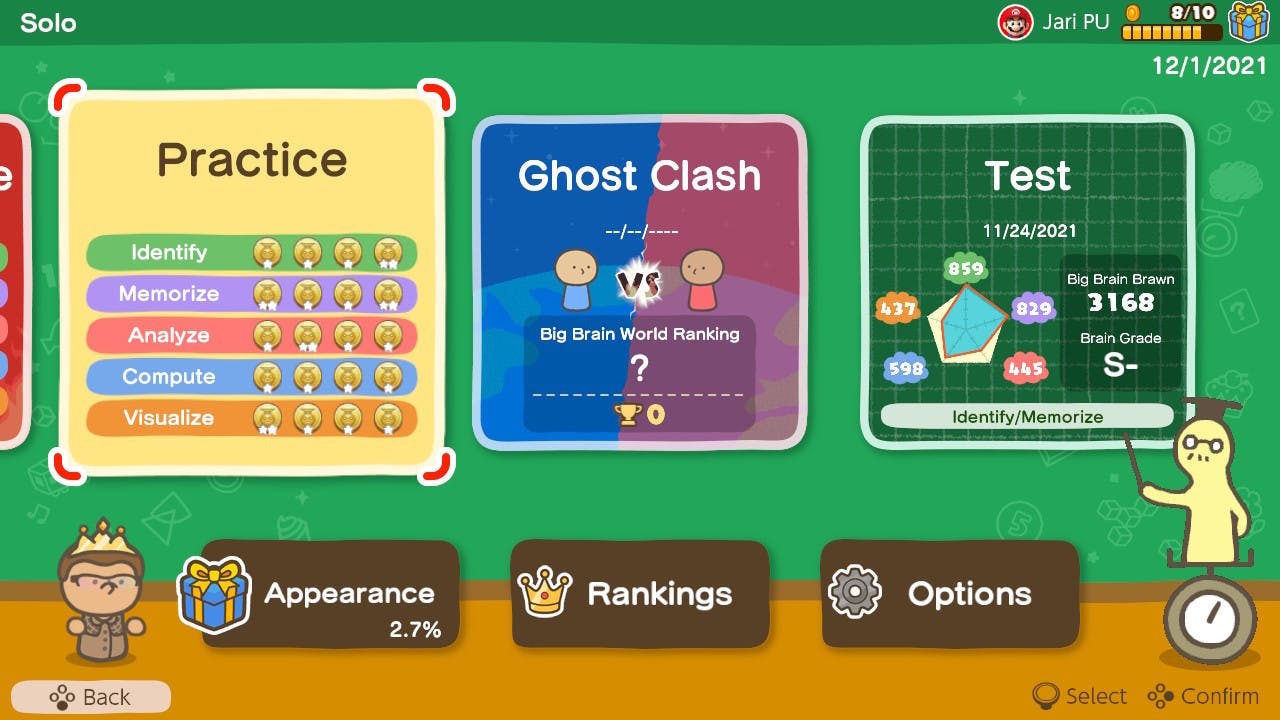Click the trophy count in Ghost Clash
Screen dimensions: 1280x720
640,414
